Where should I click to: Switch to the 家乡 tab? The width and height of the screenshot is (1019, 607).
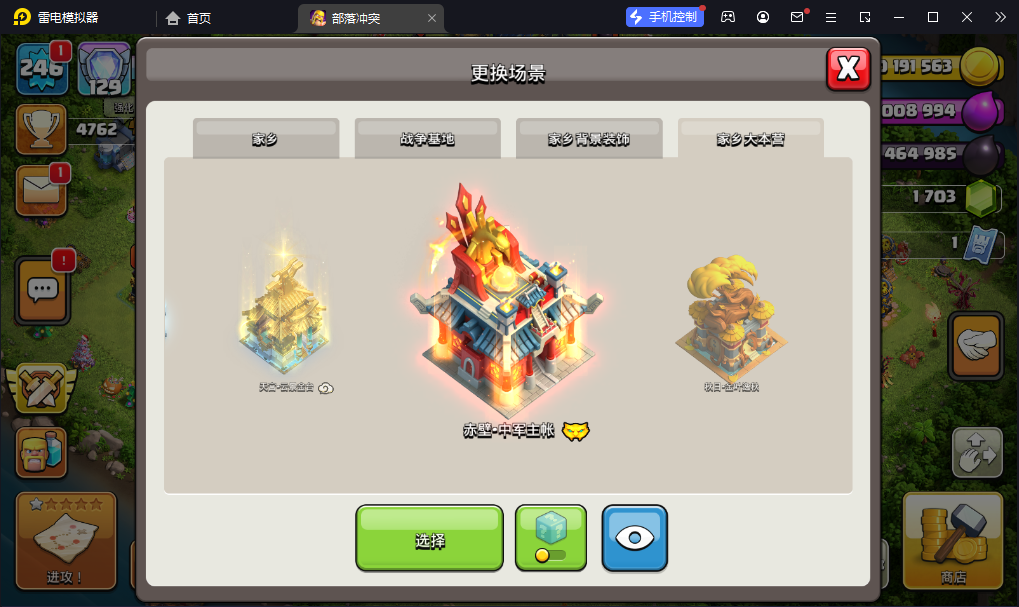pos(266,139)
